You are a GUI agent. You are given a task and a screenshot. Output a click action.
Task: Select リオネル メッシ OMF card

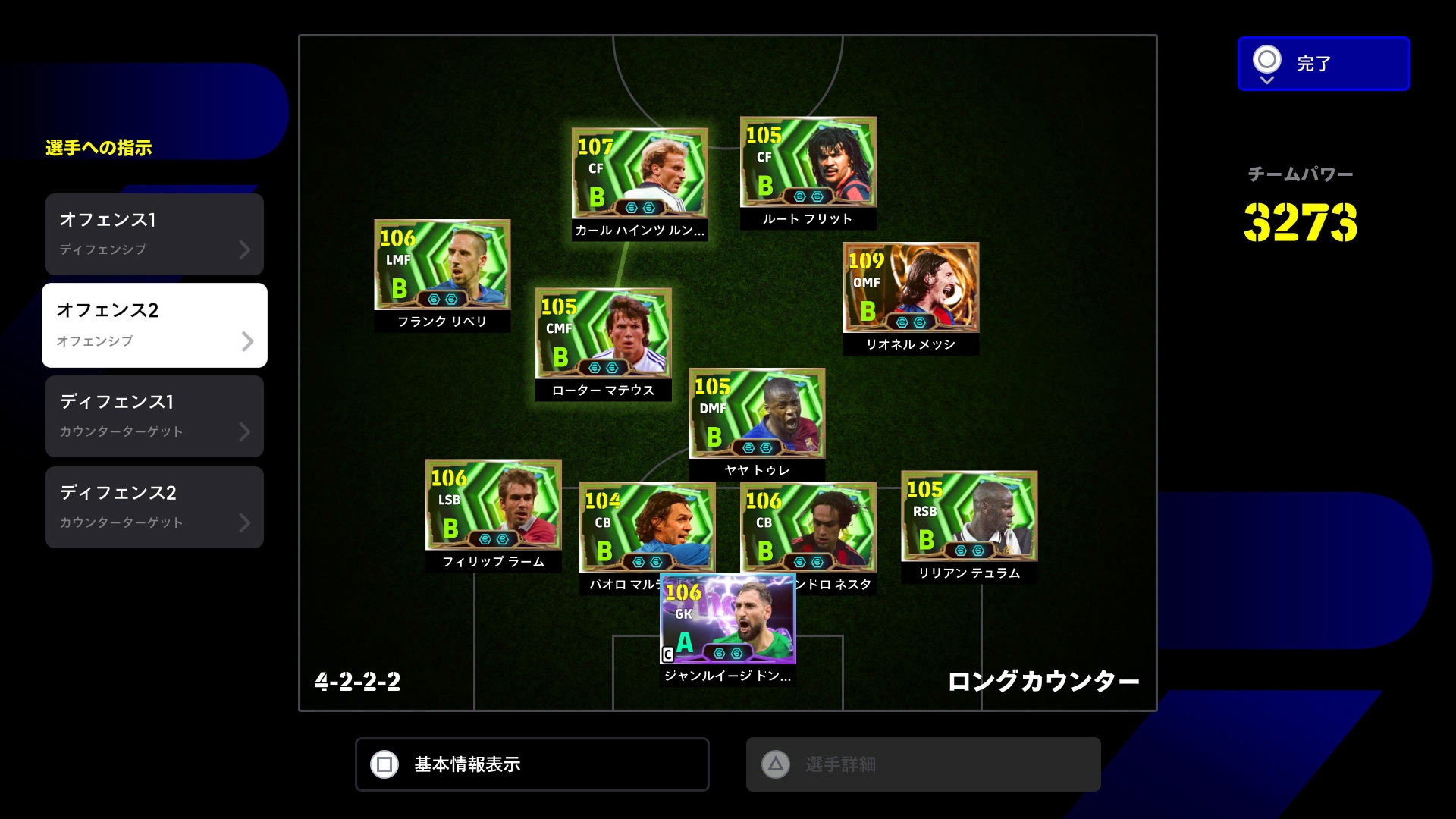coord(911,288)
